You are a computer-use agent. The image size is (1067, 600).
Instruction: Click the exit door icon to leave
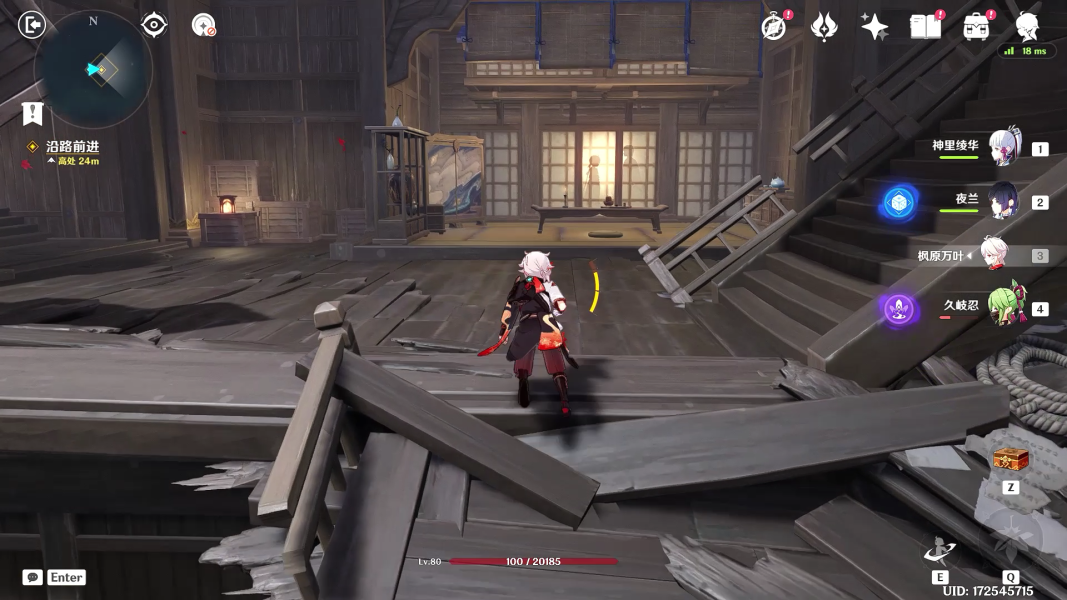(32, 25)
